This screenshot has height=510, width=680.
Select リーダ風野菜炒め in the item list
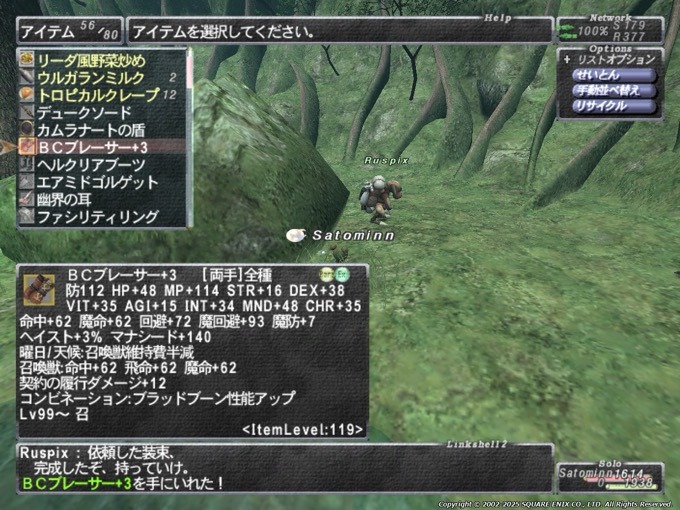[98, 59]
